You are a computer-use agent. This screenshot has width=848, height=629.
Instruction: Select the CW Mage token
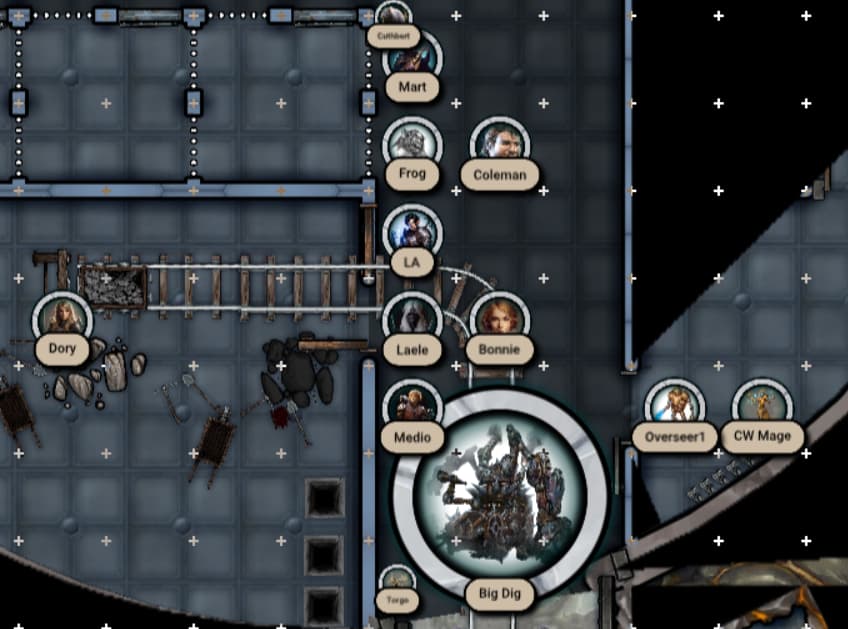click(x=762, y=407)
